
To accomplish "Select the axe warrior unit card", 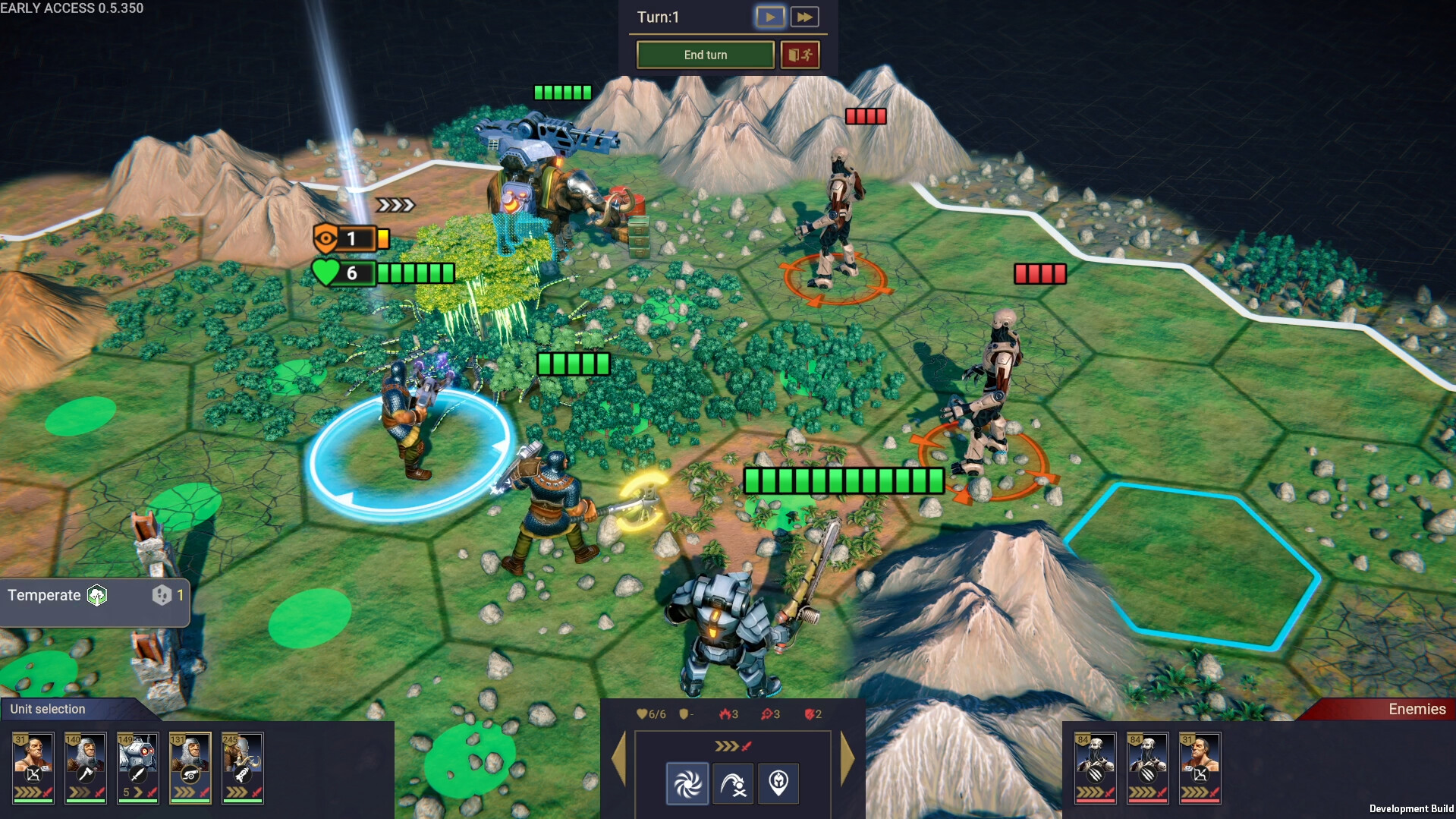I will (86, 767).
